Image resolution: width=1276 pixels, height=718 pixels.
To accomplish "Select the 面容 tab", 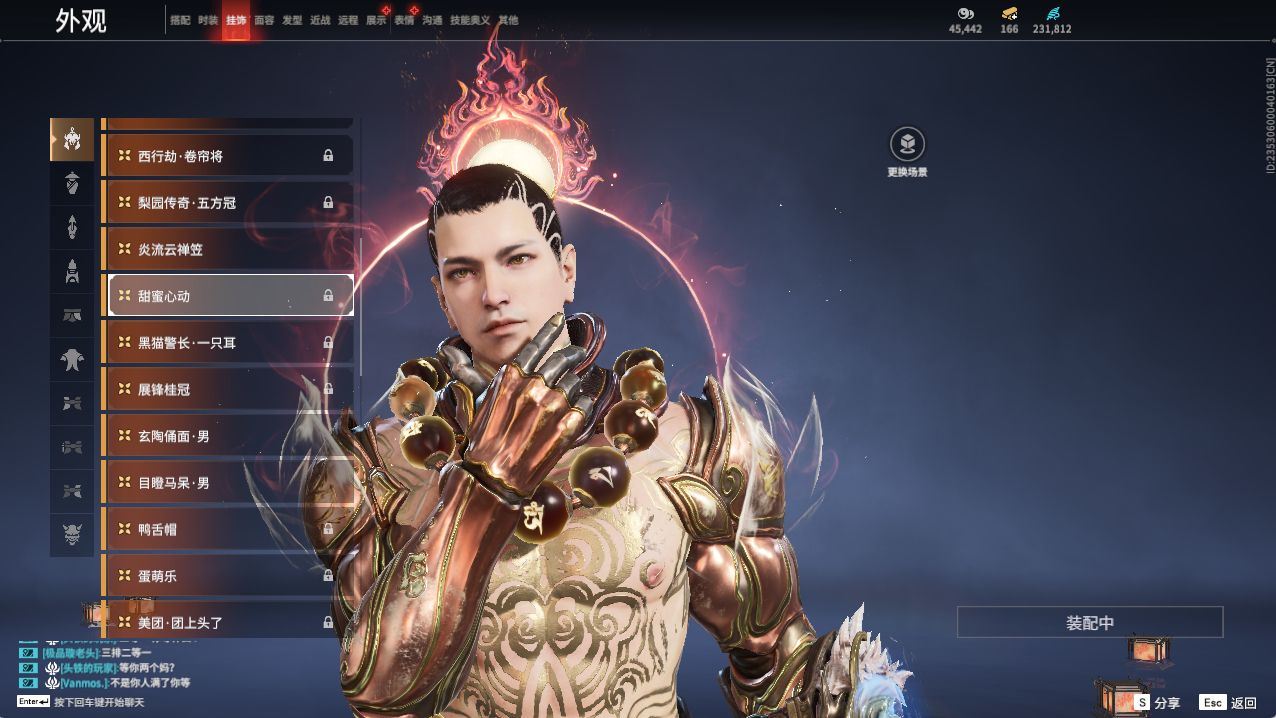I will click(x=264, y=20).
